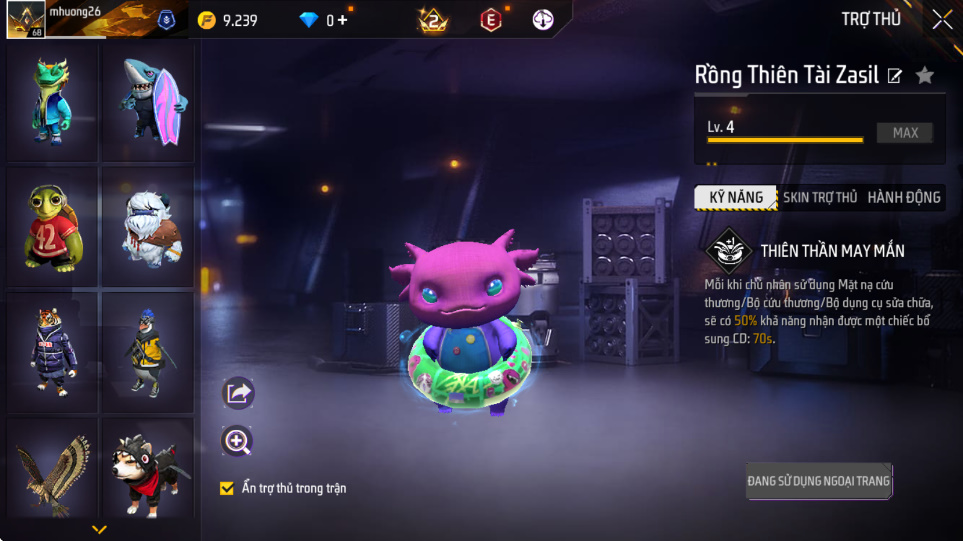Select the shark pet with surfboard
The image size is (963, 541).
click(148, 102)
